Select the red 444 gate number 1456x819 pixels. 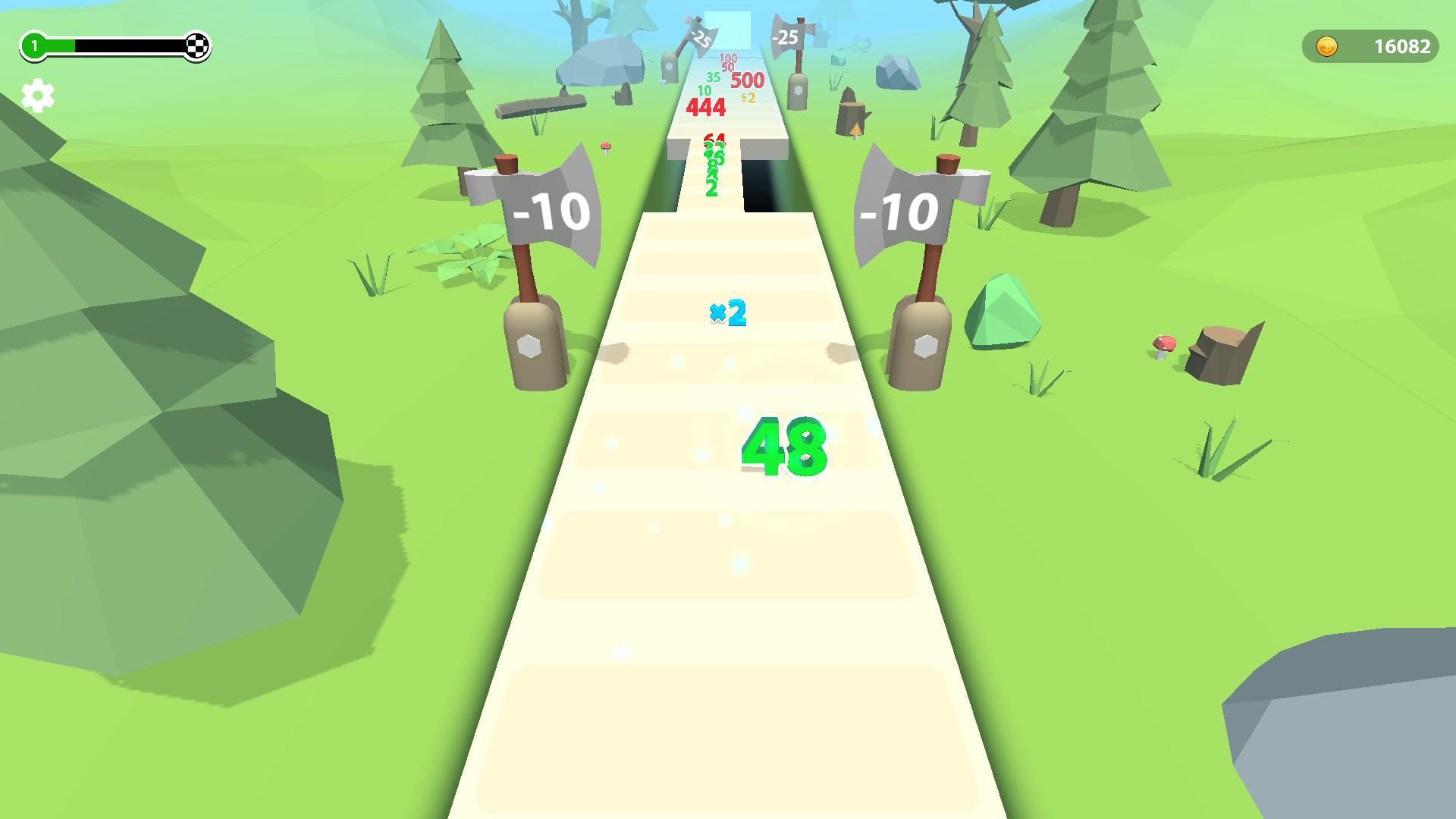point(705,107)
